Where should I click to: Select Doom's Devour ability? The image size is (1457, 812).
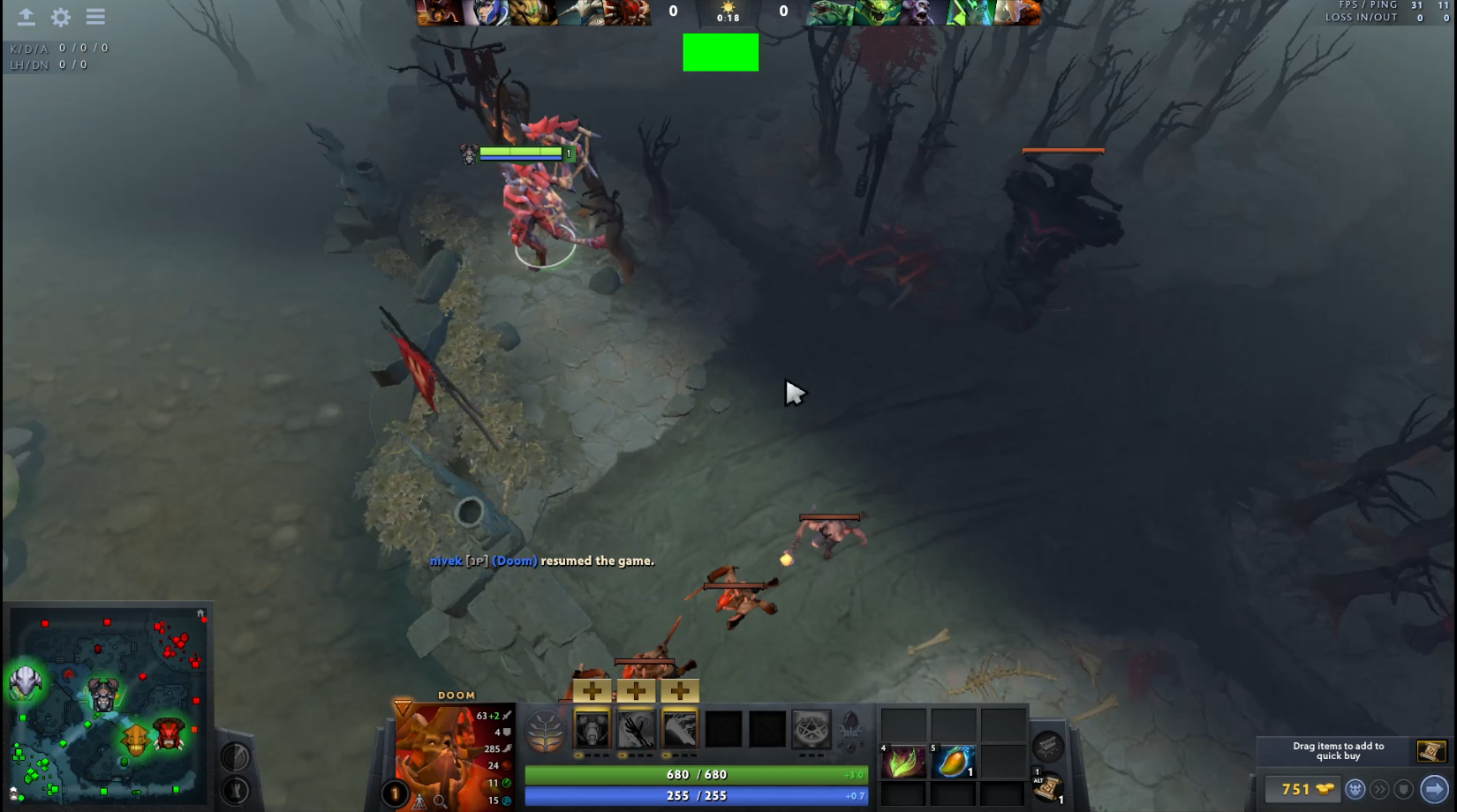click(591, 729)
